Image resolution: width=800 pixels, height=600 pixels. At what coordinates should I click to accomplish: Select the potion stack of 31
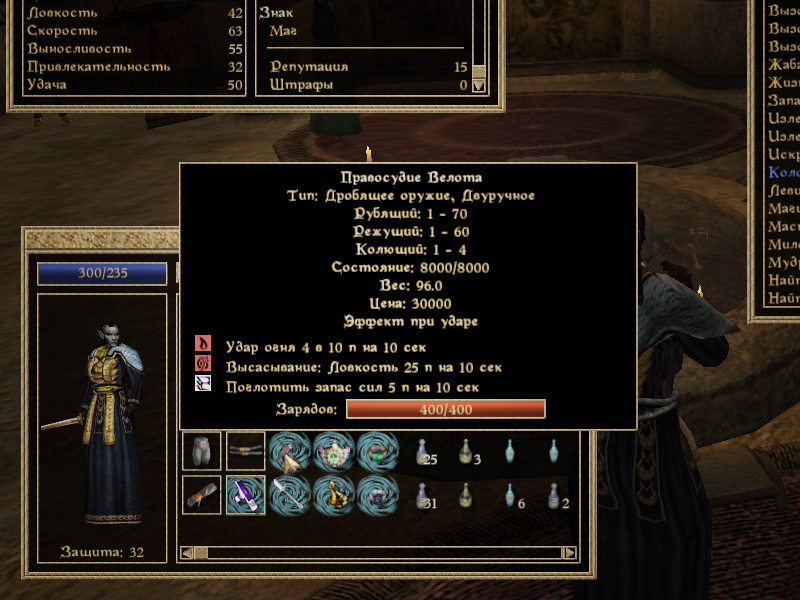(x=423, y=496)
